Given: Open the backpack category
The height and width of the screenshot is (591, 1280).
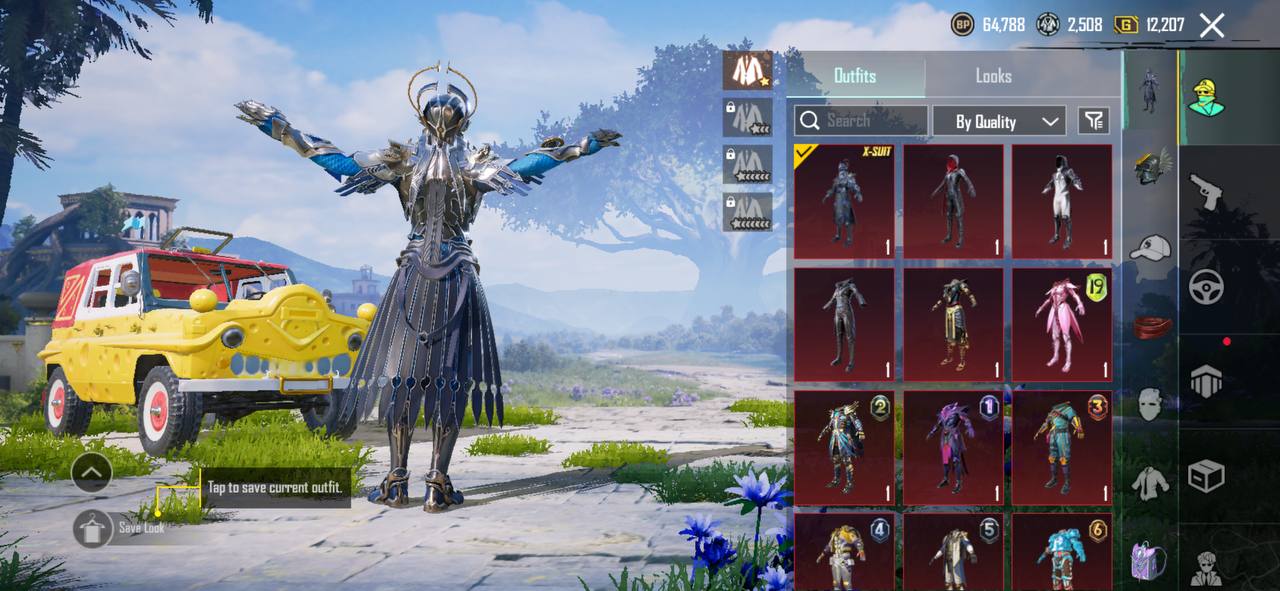Looking at the screenshot, I should pyautogui.click(x=1150, y=560).
